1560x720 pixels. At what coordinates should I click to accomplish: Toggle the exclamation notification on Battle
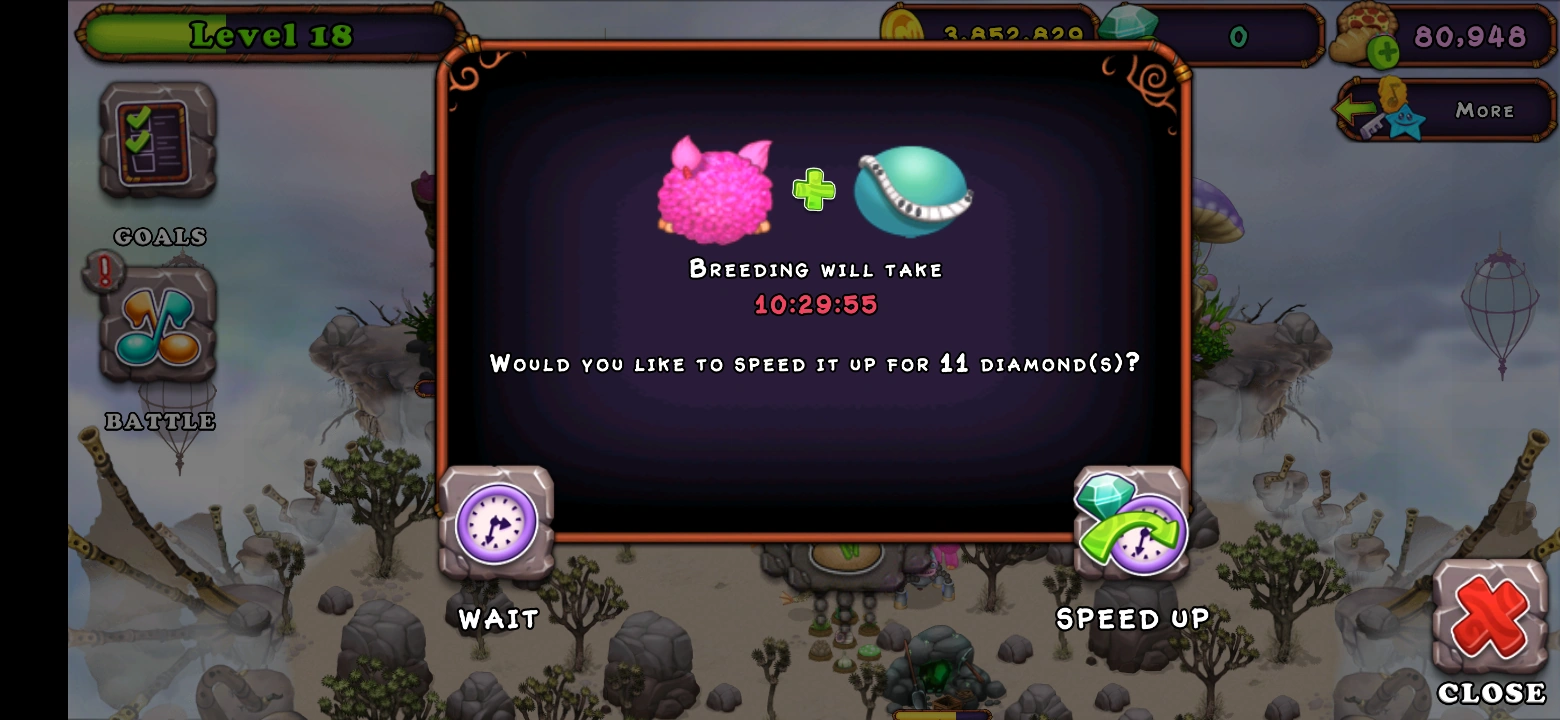[103, 268]
